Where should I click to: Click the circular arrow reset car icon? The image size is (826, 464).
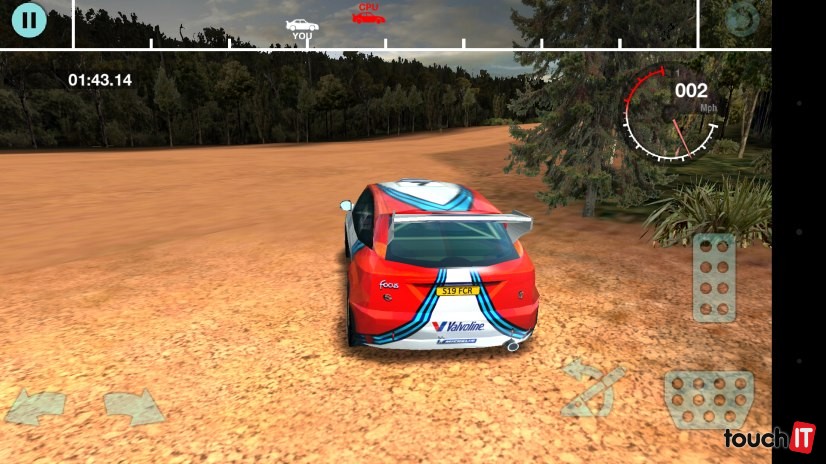(x=742, y=20)
